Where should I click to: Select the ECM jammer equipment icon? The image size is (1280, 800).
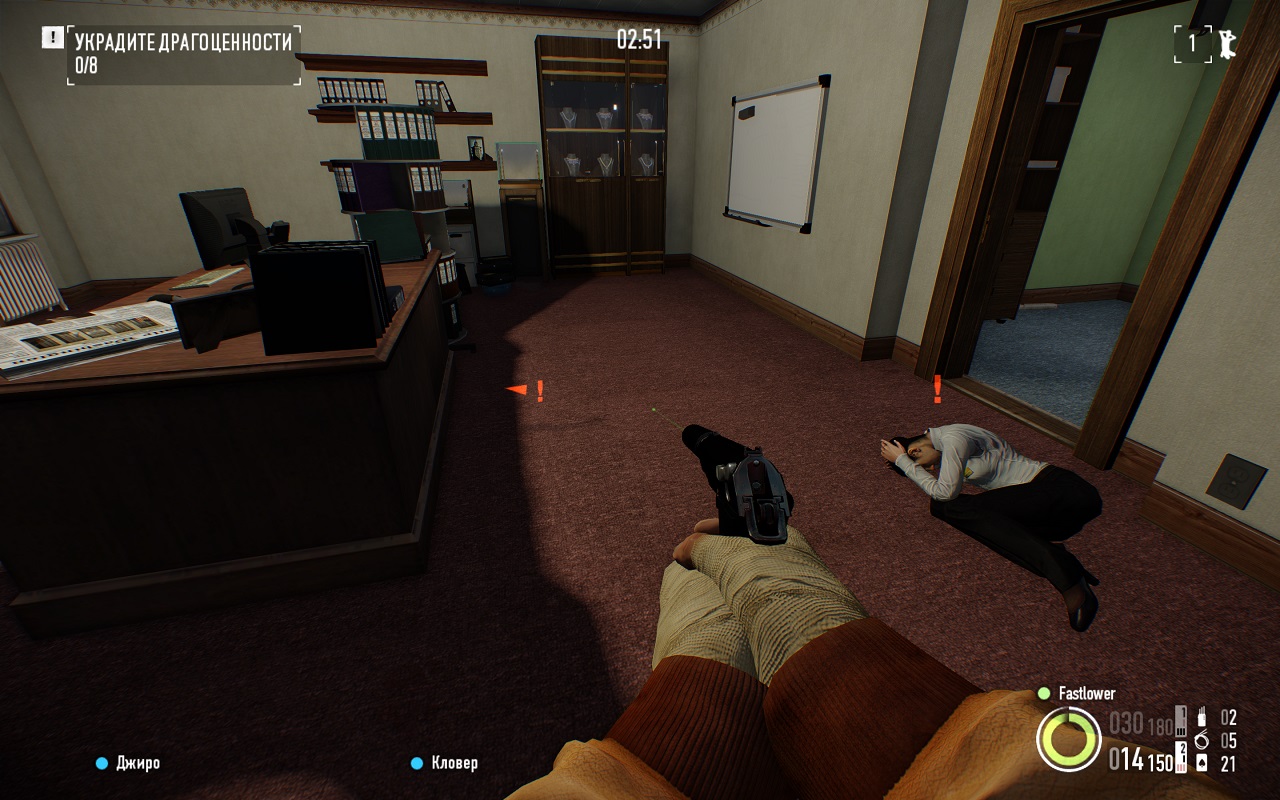click(x=1201, y=717)
